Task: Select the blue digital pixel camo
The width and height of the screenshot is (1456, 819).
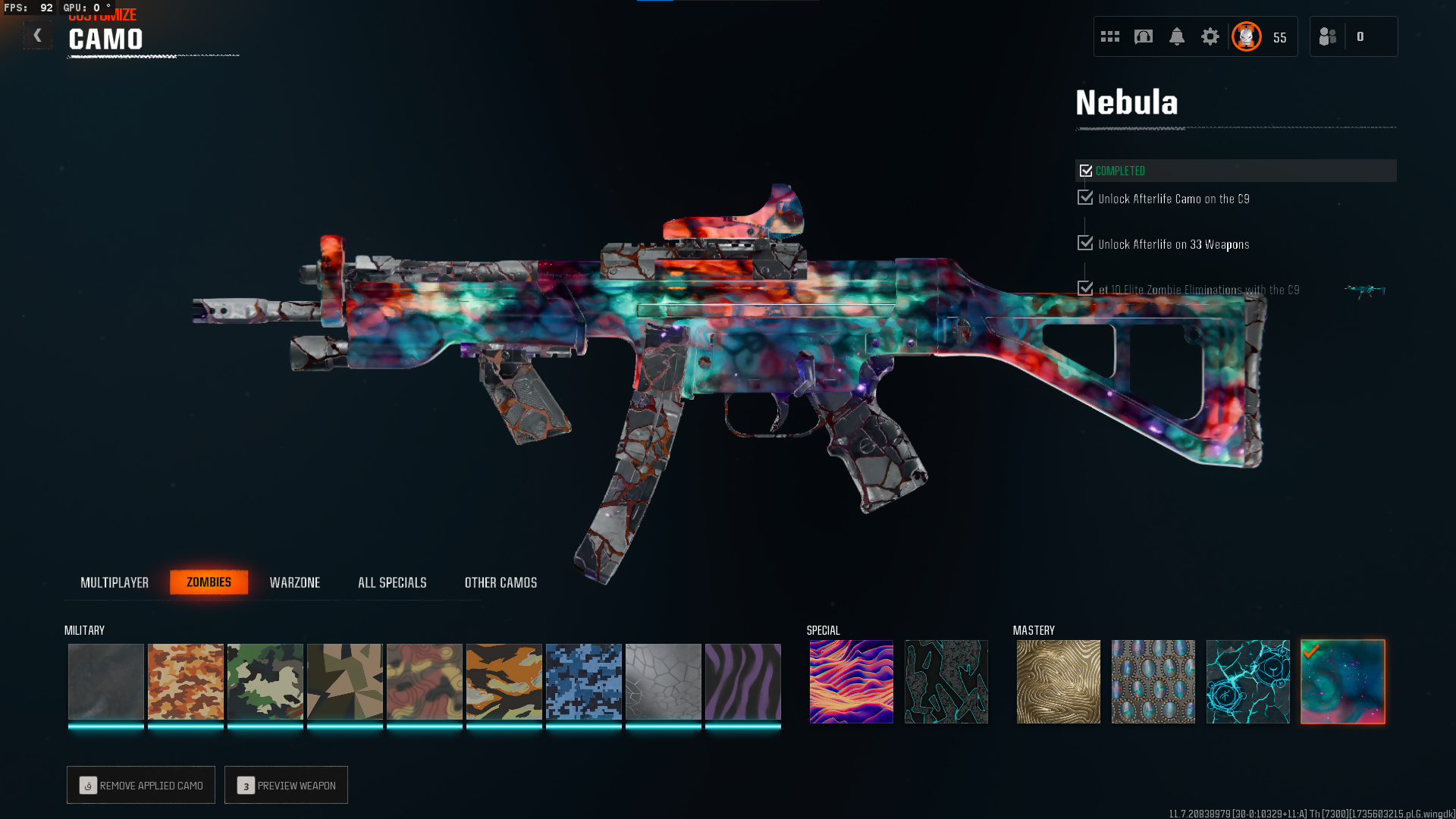Action: (x=584, y=682)
